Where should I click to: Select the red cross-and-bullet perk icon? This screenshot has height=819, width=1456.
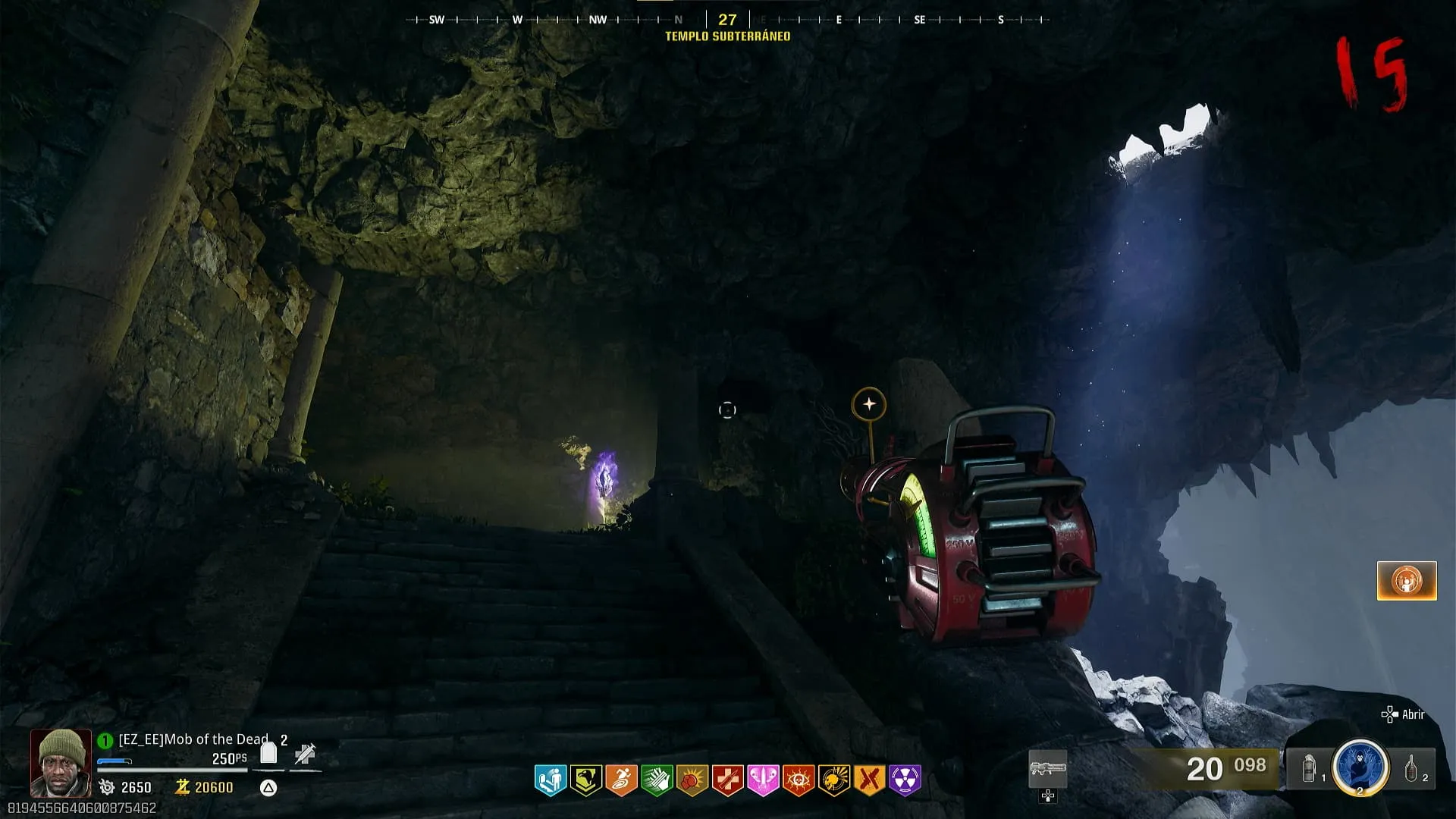pyautogui.click(x=727, y=780)
